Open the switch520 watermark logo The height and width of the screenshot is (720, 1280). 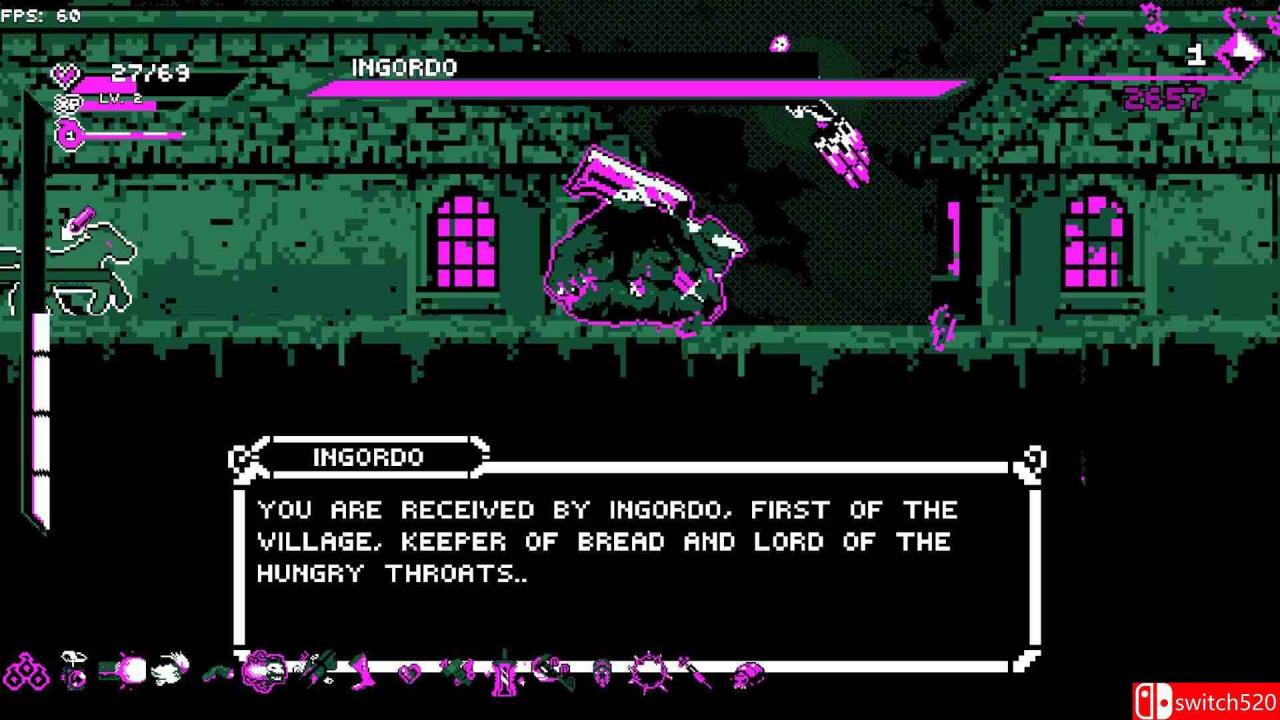[1206, 700]
